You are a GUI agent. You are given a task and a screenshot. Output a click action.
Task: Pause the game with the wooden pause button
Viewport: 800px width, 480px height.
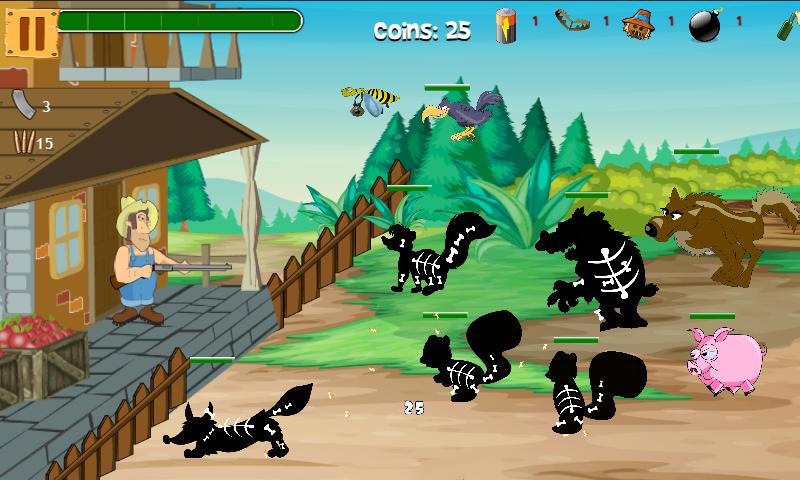click(31, 29)
